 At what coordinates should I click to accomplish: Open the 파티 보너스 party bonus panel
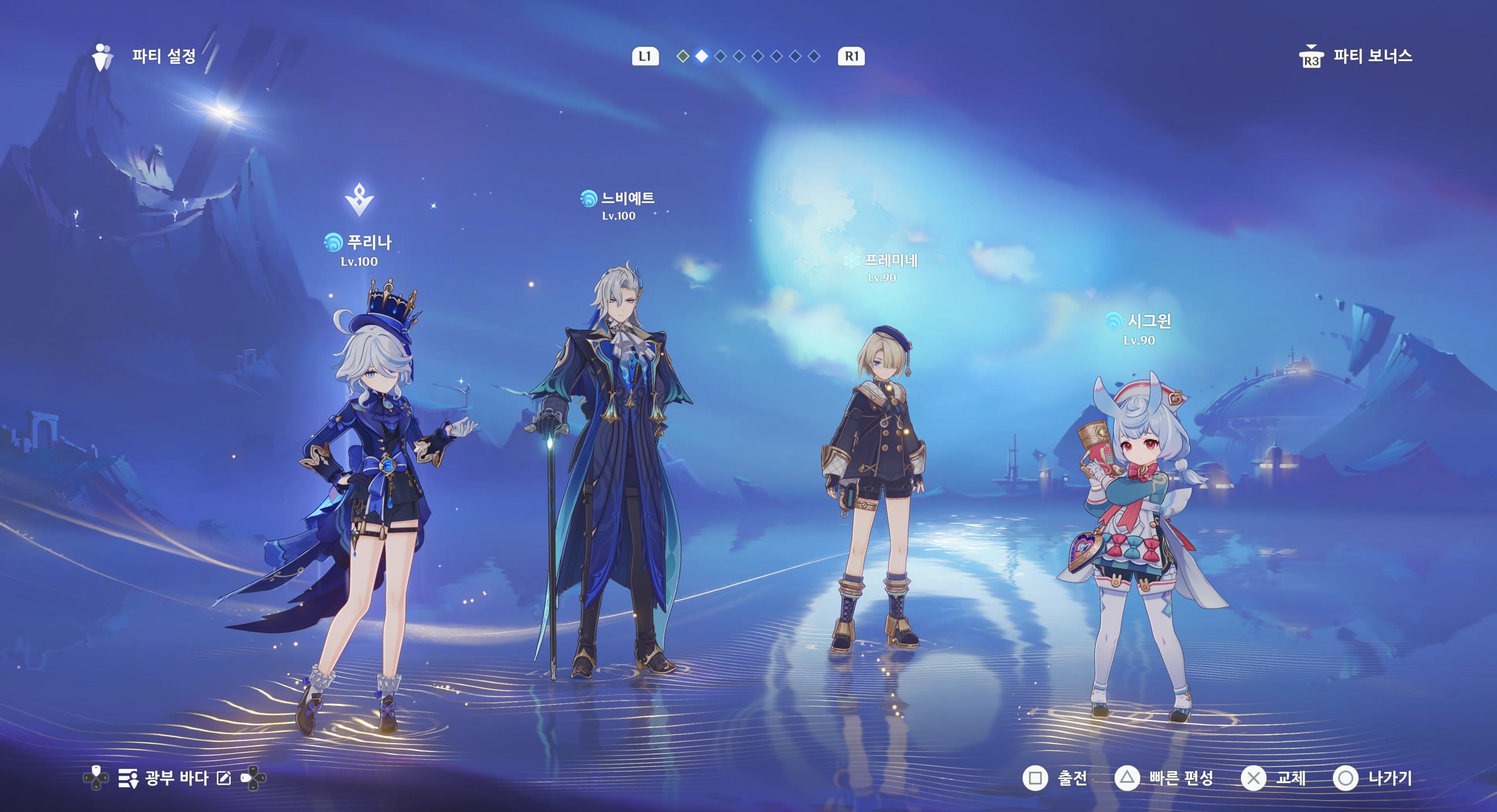click(1356, 57)
